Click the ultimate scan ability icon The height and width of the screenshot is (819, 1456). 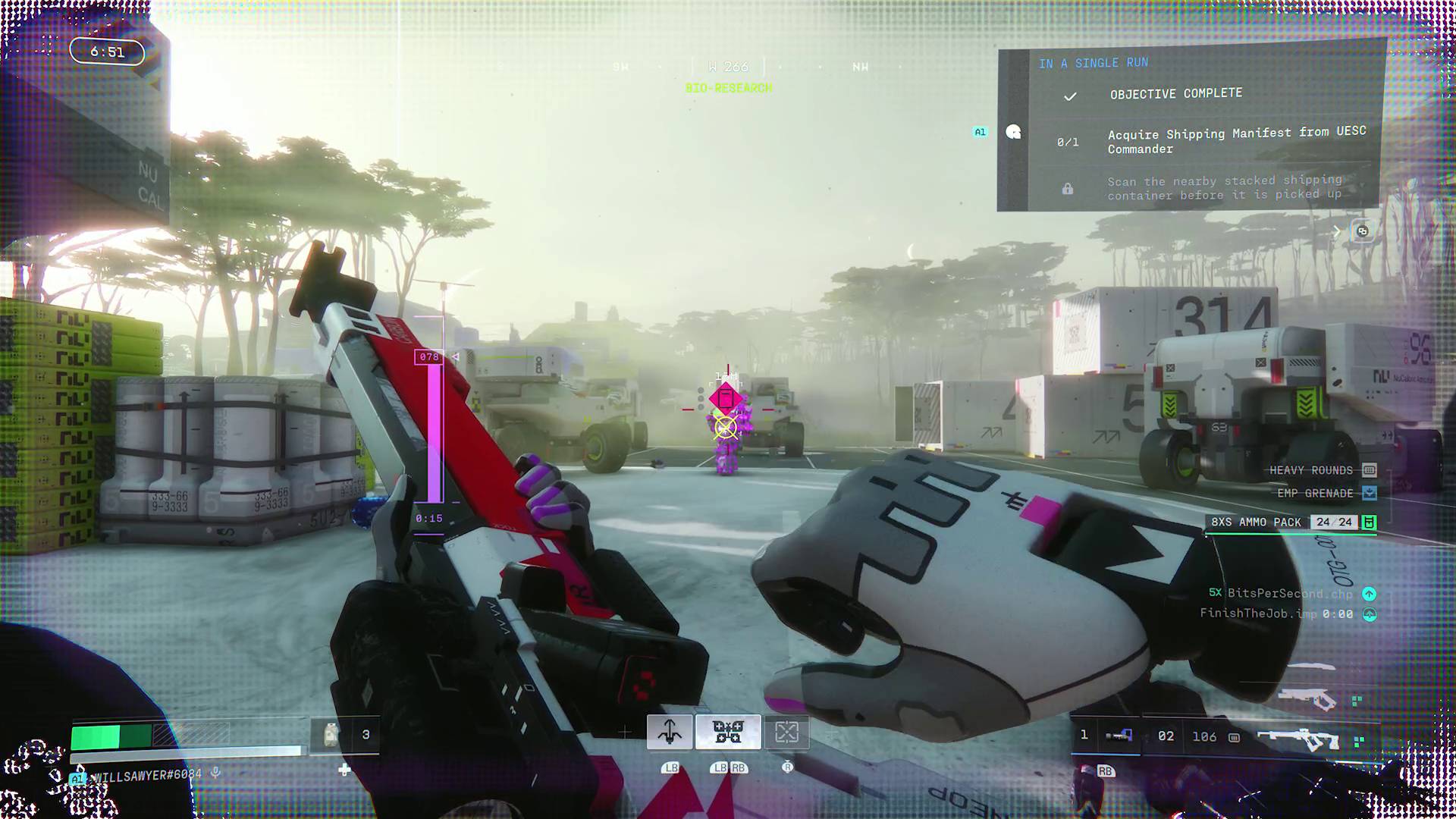tap(787, 732)
